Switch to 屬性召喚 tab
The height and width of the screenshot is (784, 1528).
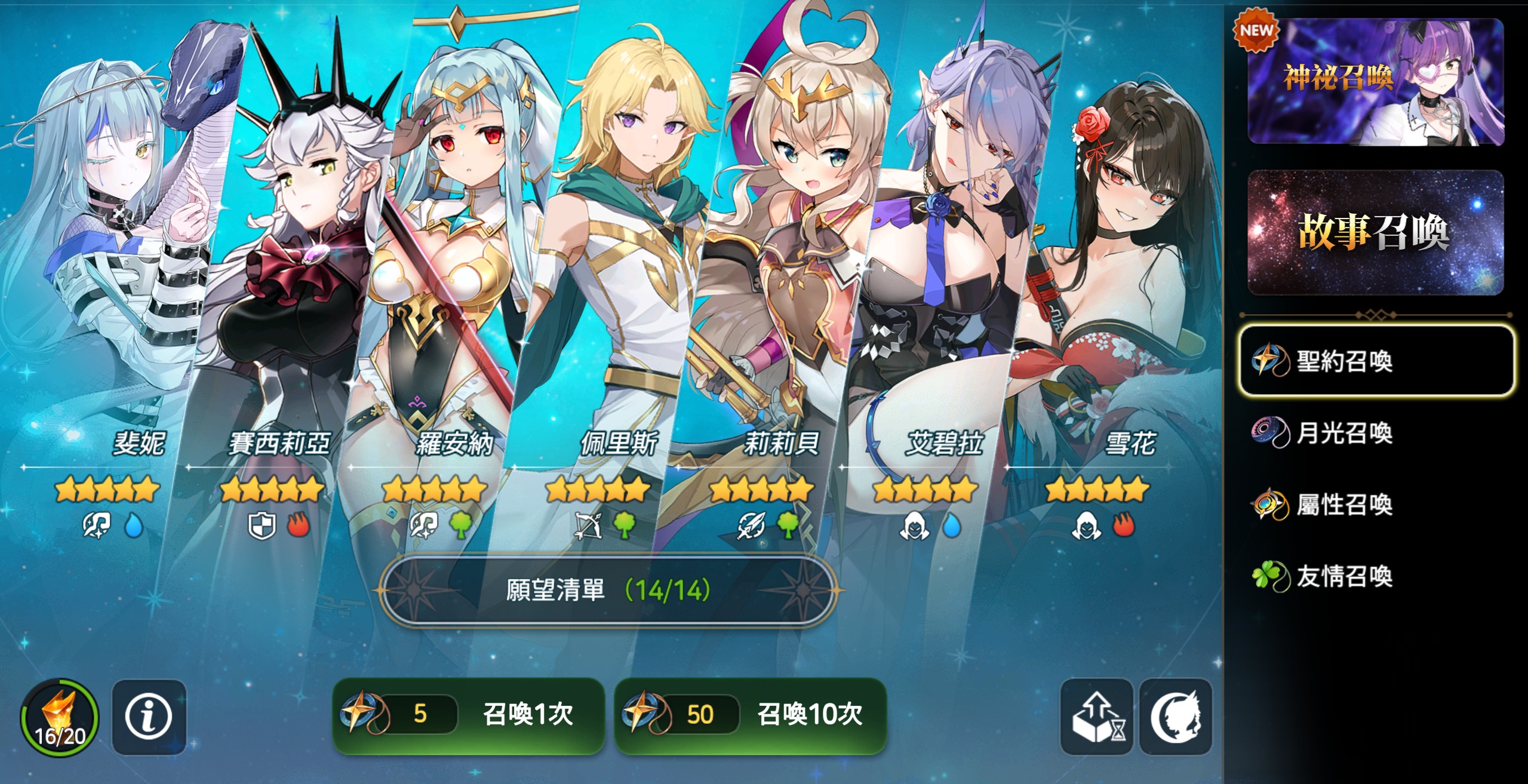pos(1343,505)
